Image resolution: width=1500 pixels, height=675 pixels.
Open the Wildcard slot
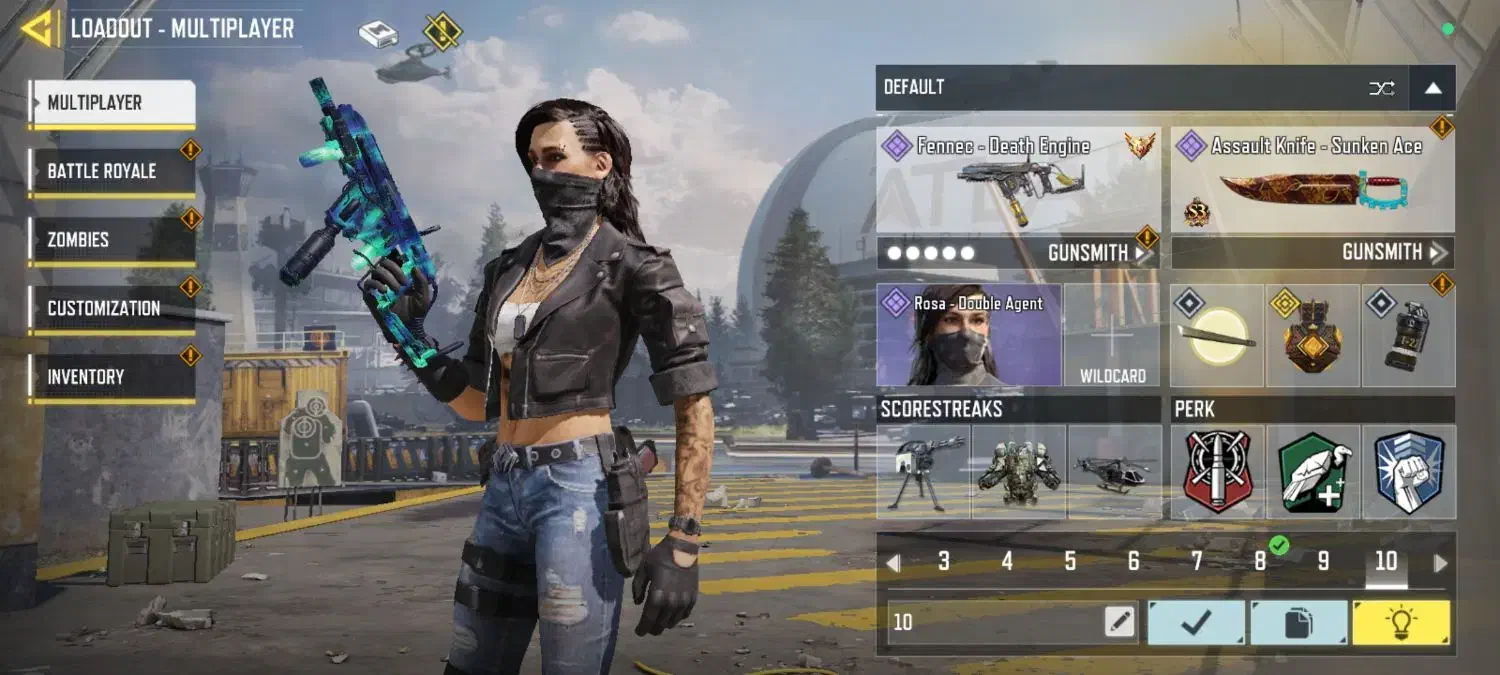tap(1112, 336)
